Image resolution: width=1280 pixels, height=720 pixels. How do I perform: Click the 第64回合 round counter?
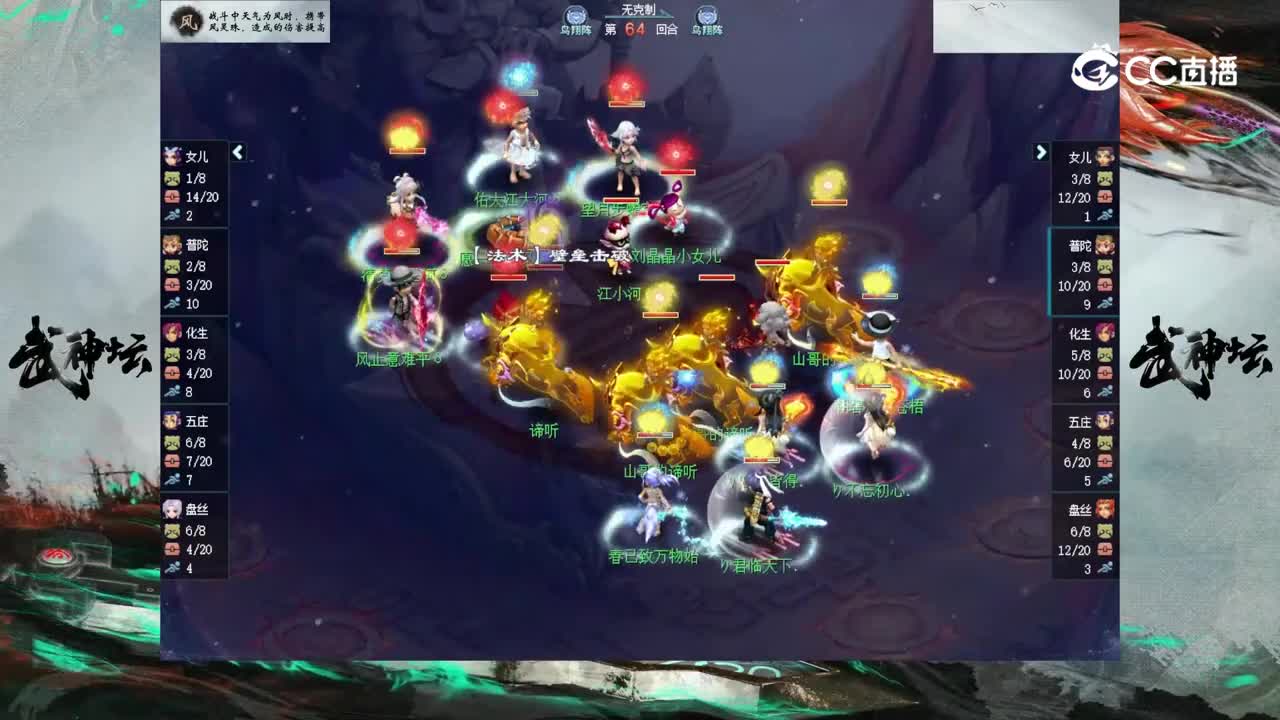pos(640,31)
